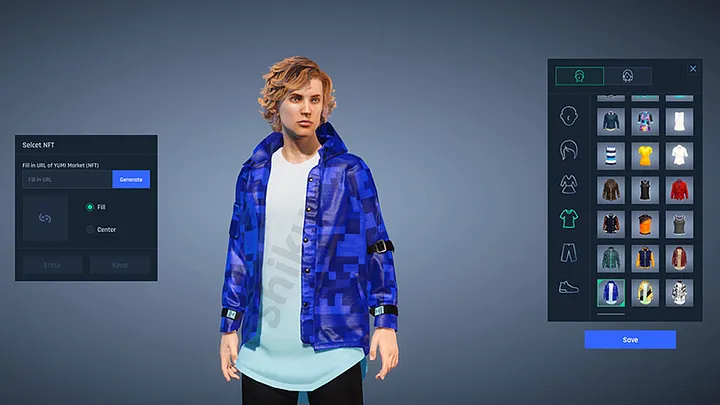Choose the brown leather jacket item
720x405 pixels.
[x=609, y=190]
